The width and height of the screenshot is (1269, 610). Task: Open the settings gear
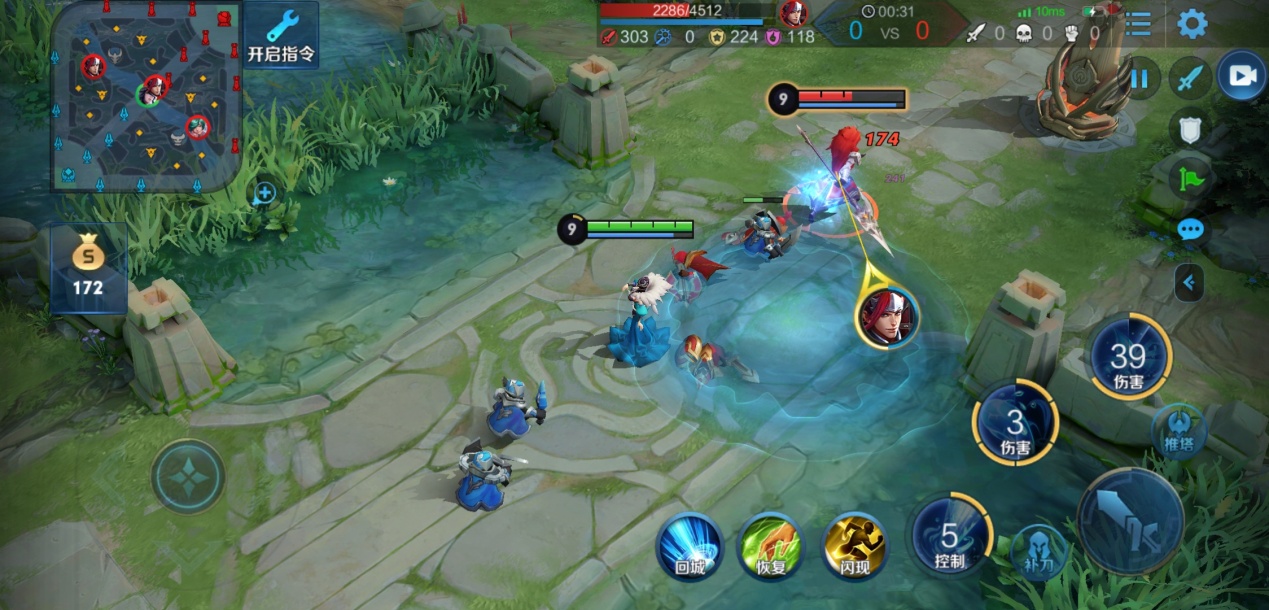[1191, 24]
